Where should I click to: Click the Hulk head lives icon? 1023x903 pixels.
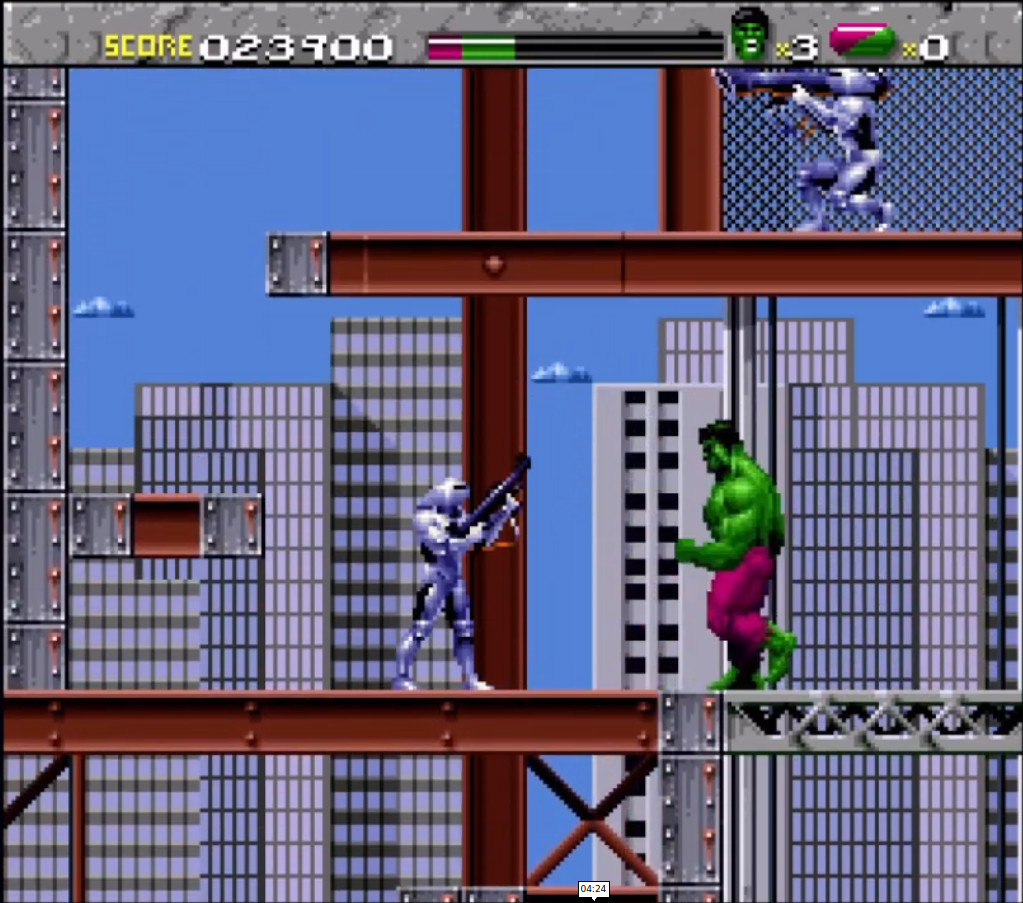(x=750, y=35)
